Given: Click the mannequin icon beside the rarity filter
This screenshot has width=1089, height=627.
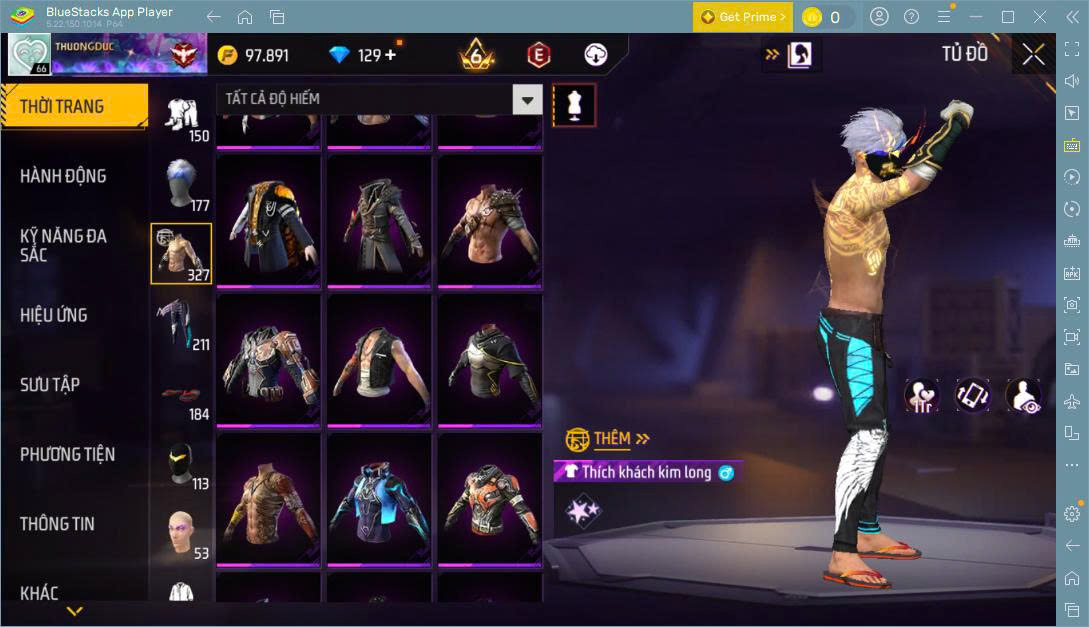Looking at the screenshot, I should [574, 105].
